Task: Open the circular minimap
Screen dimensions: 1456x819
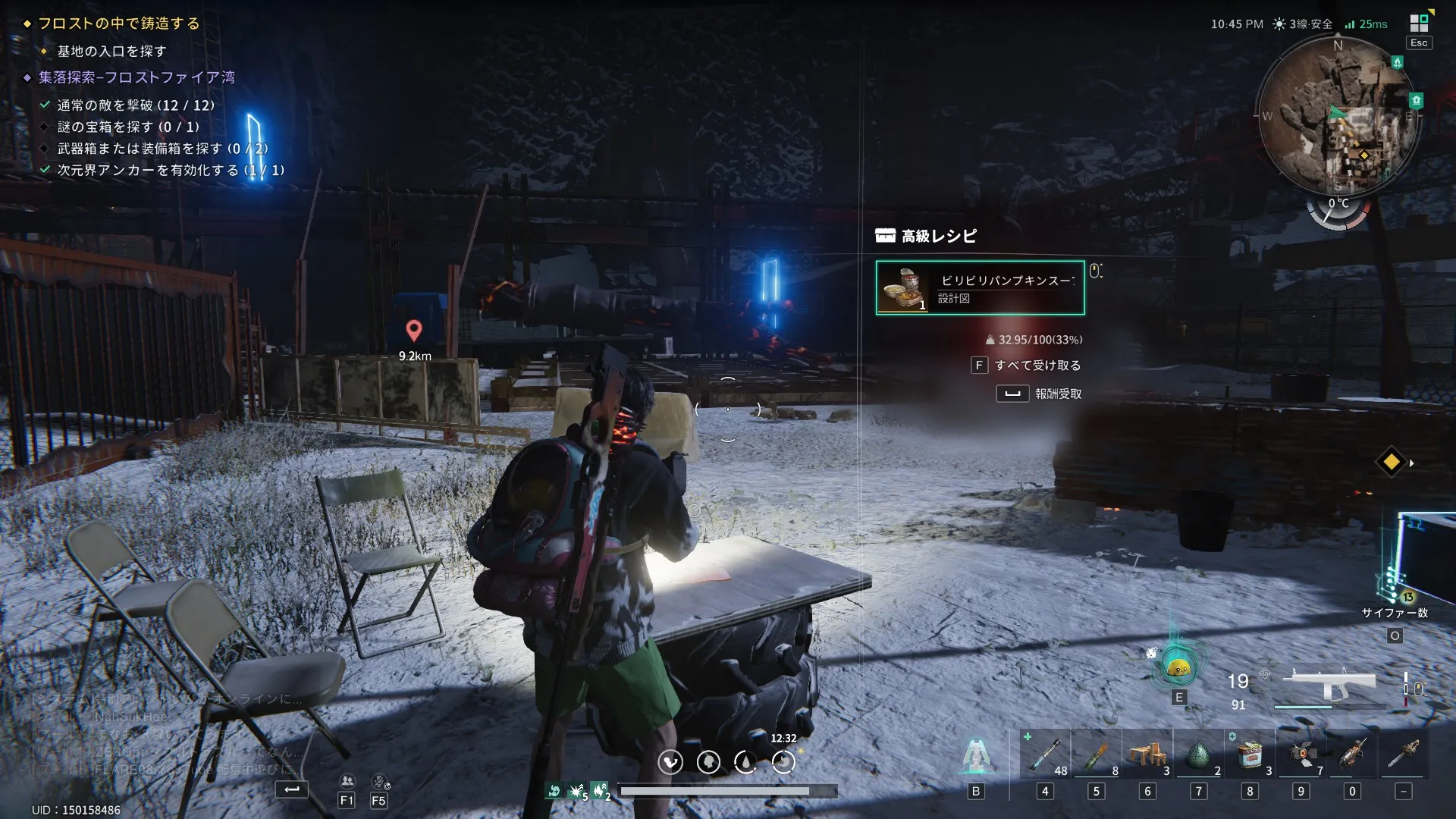Action: click(x=1337, y=116)
